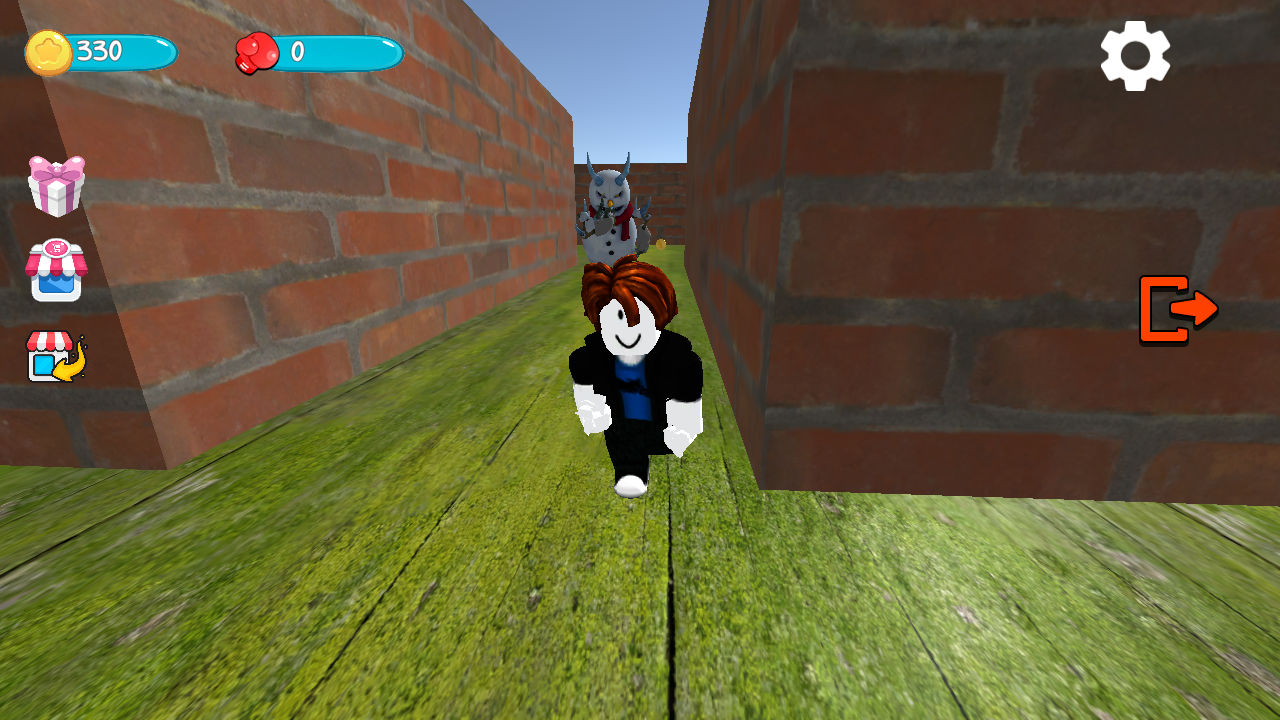Exit the maze using the orange exit icon
Screen dimensions: 1280x720
tap(1178, 310)
